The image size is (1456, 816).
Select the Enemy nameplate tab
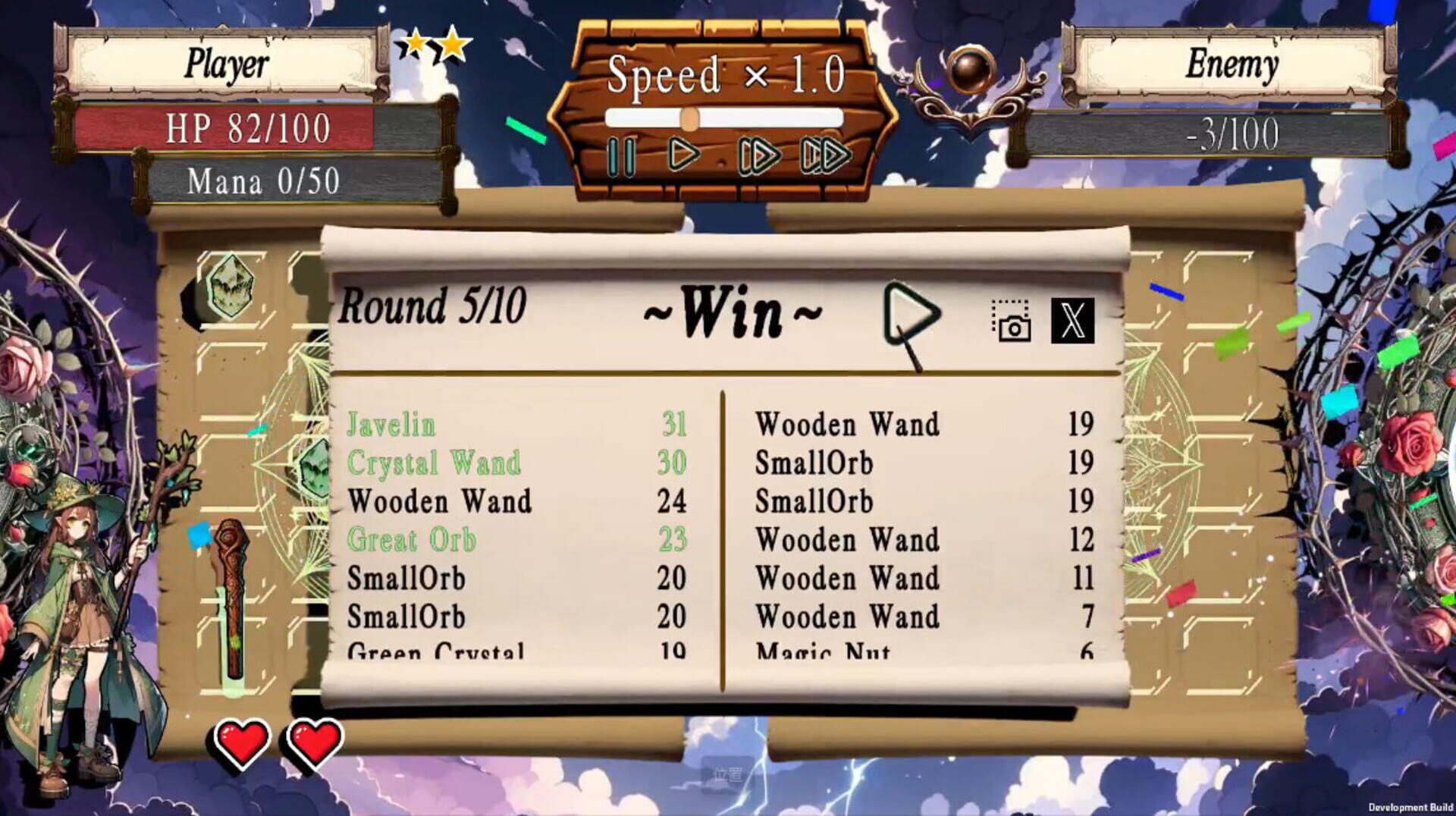[1232, 64]
